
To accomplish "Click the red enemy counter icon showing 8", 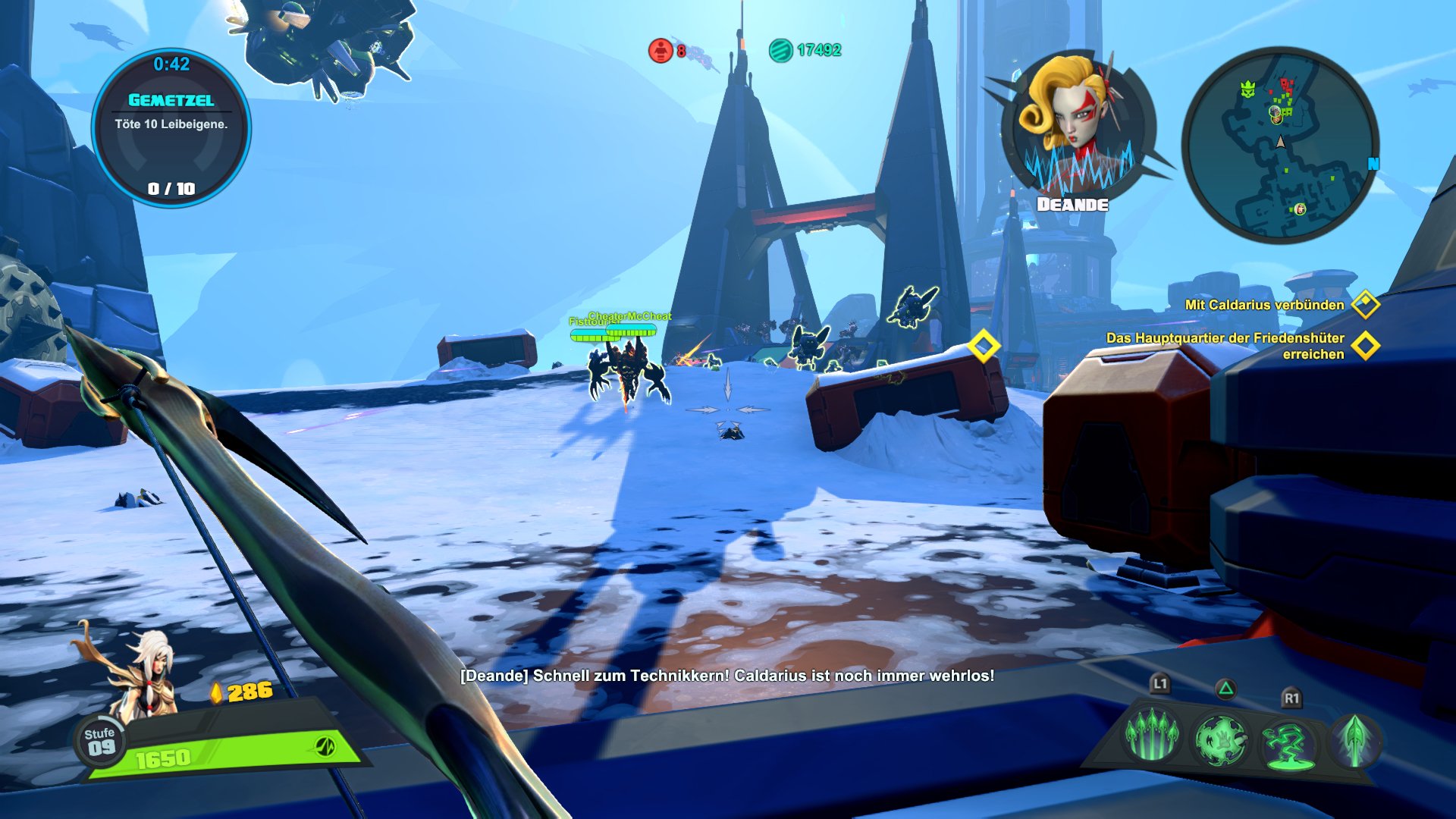I will coord(662,49).
